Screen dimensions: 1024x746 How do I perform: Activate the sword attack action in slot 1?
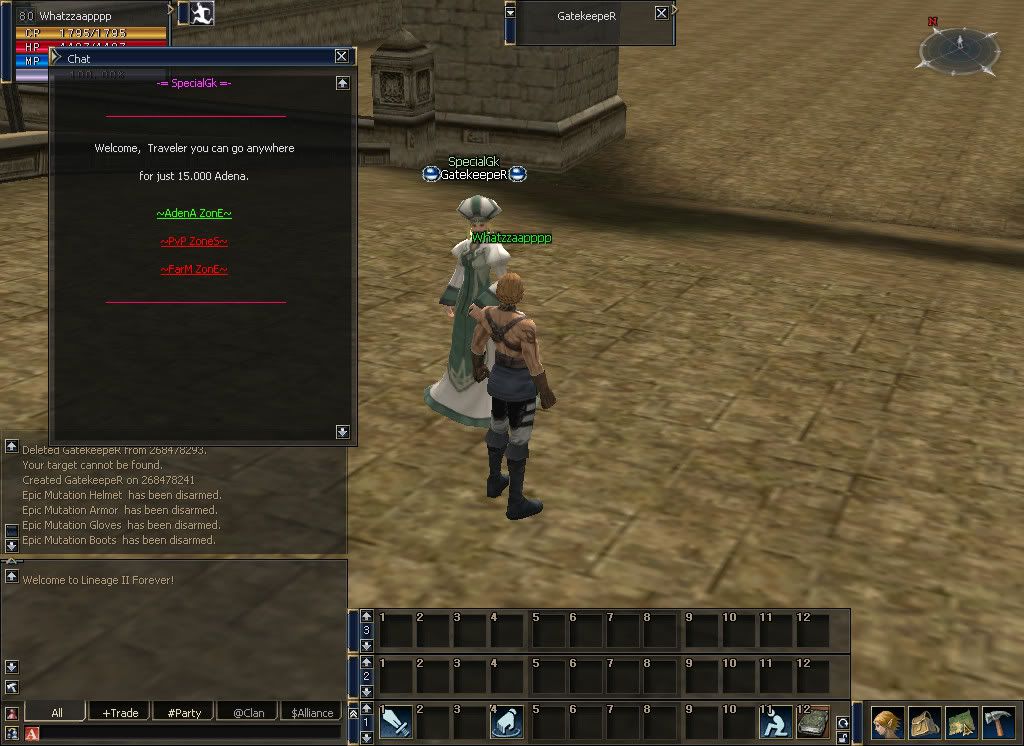click(395, 721)
